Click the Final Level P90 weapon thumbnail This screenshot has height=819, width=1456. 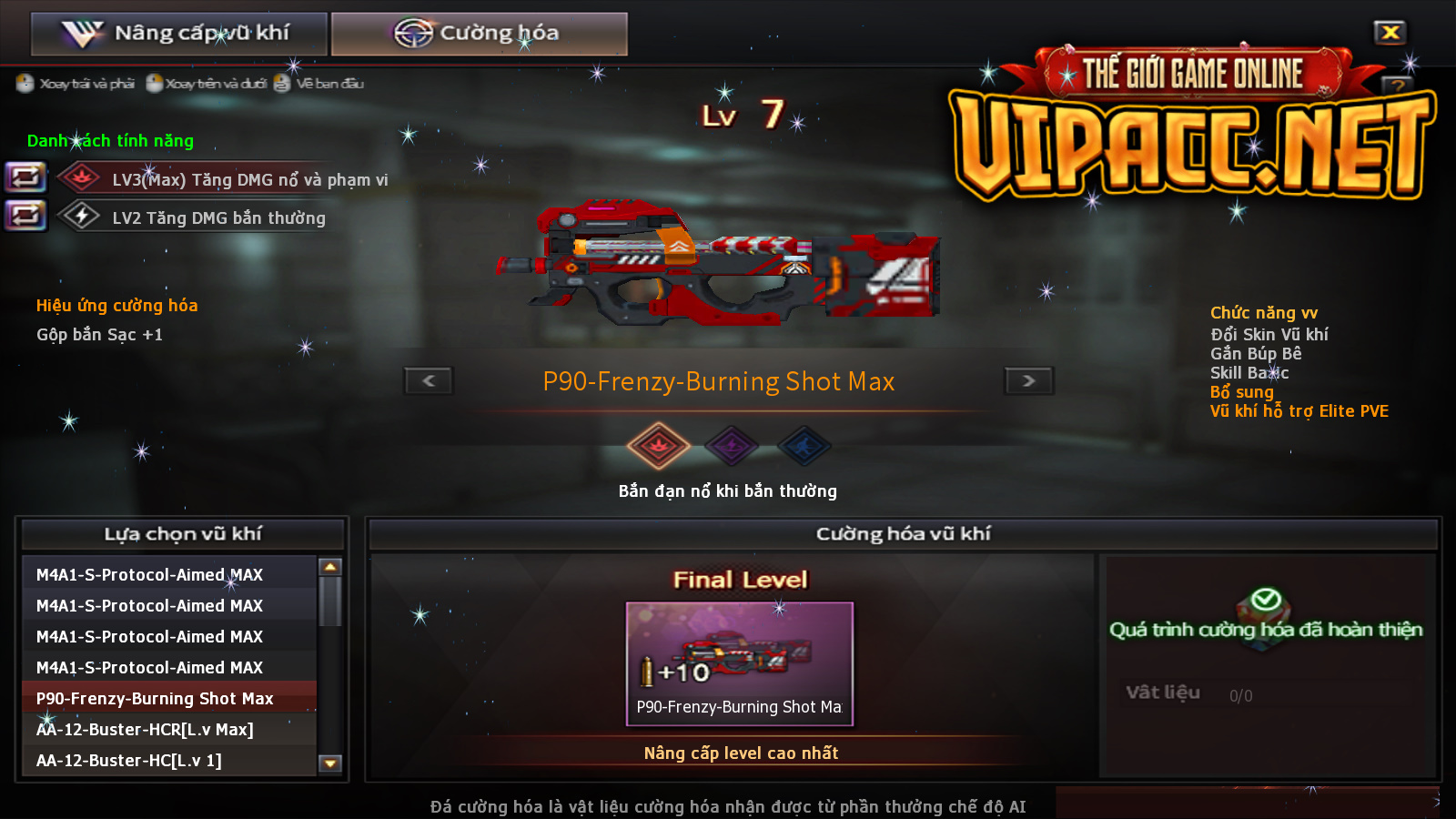739,662
